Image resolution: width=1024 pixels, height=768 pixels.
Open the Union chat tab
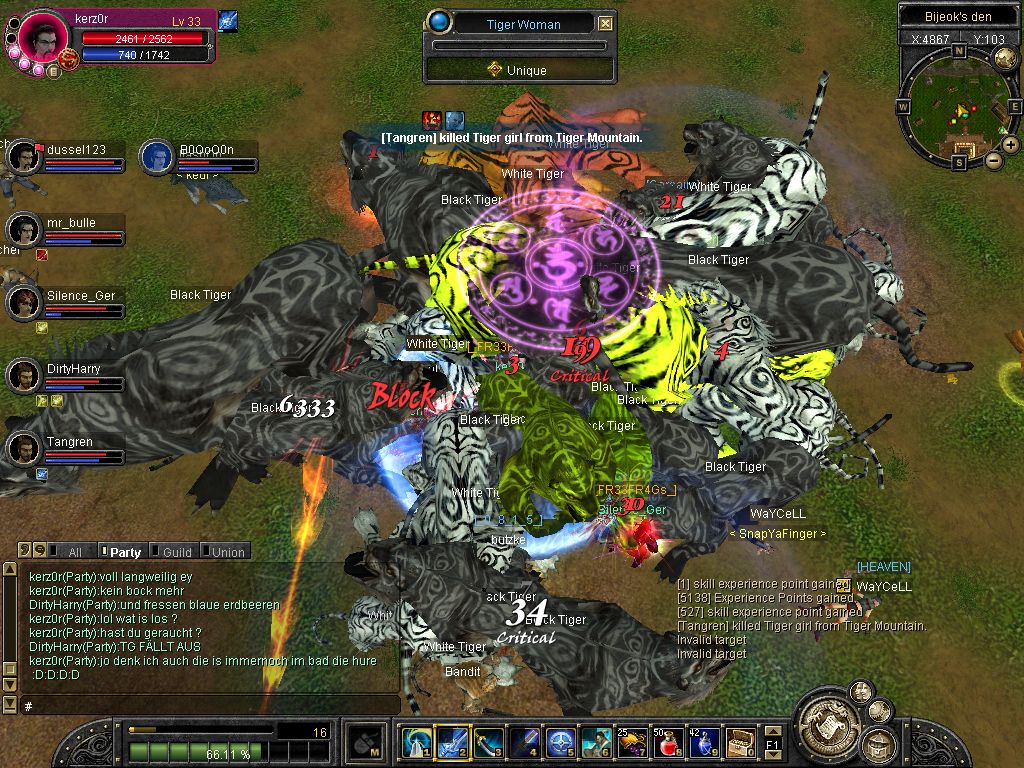coord(227,551)
